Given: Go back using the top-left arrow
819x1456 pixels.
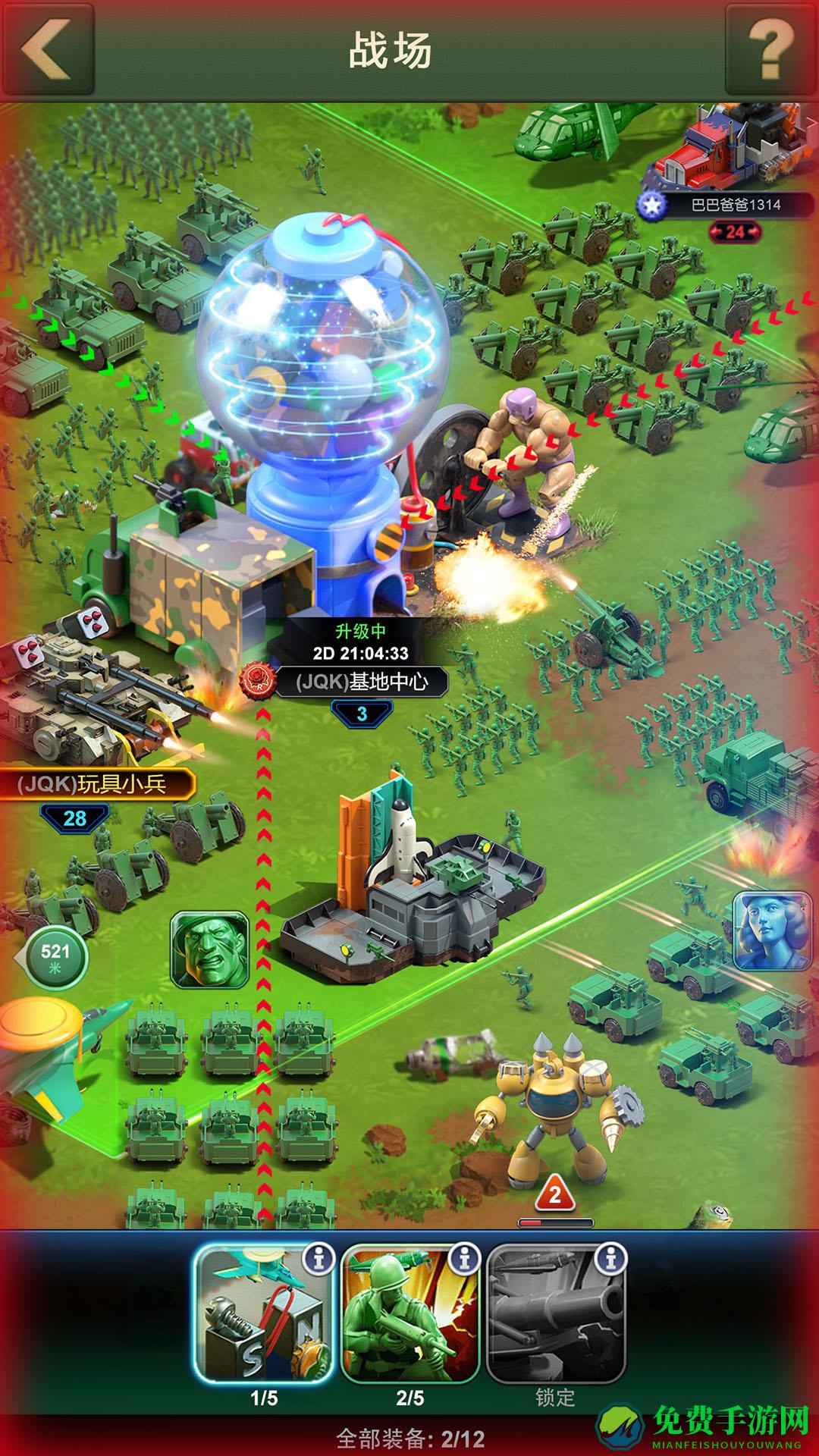Looking at the screenshot, I should click(47, 50).
